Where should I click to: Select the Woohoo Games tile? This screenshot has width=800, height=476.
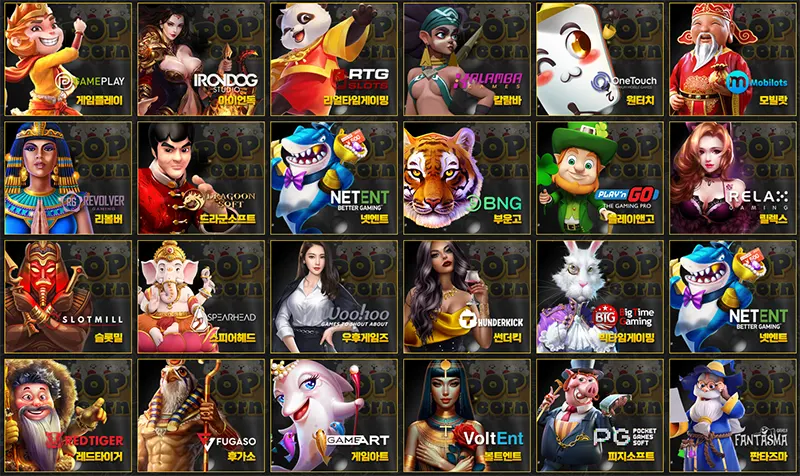tap(333, 296)
